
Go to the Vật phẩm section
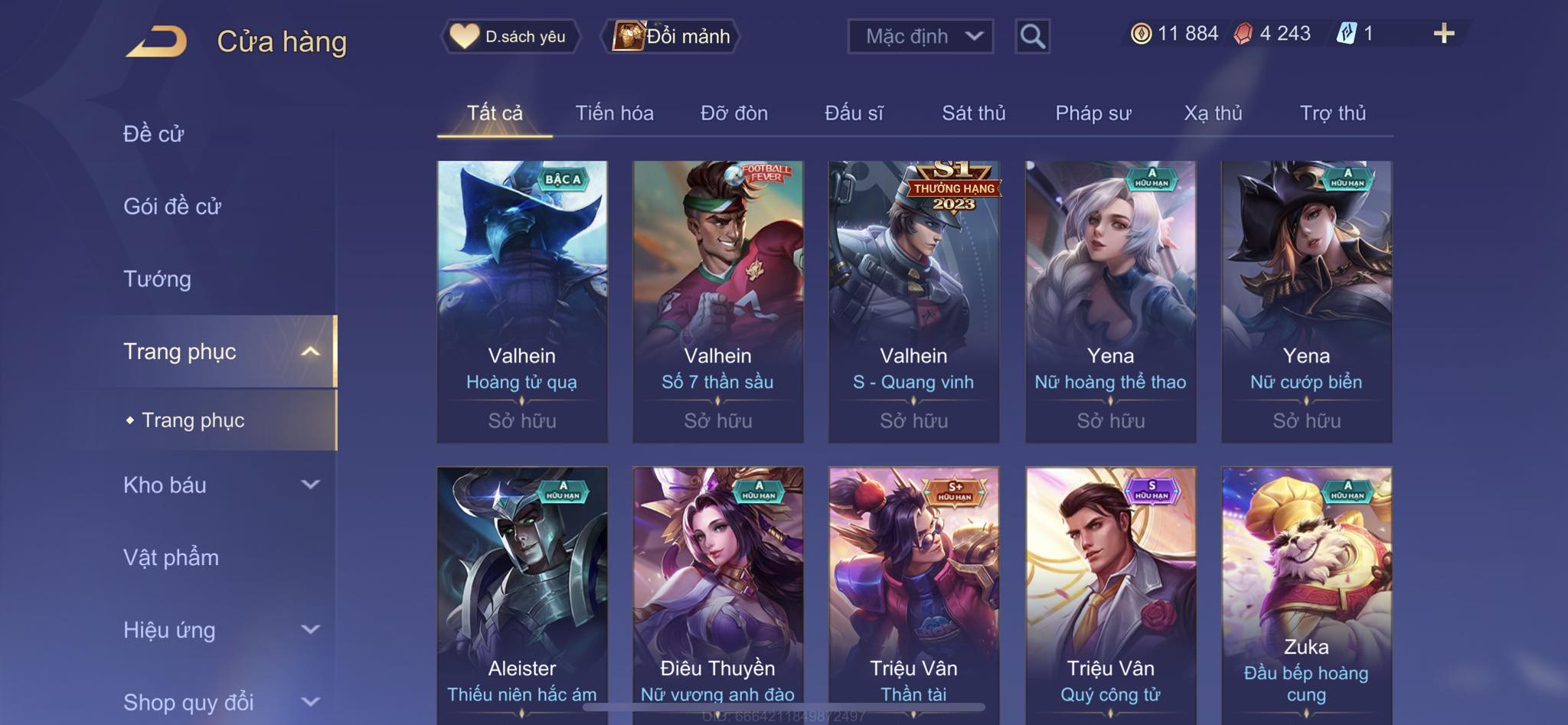pos(171,557)
